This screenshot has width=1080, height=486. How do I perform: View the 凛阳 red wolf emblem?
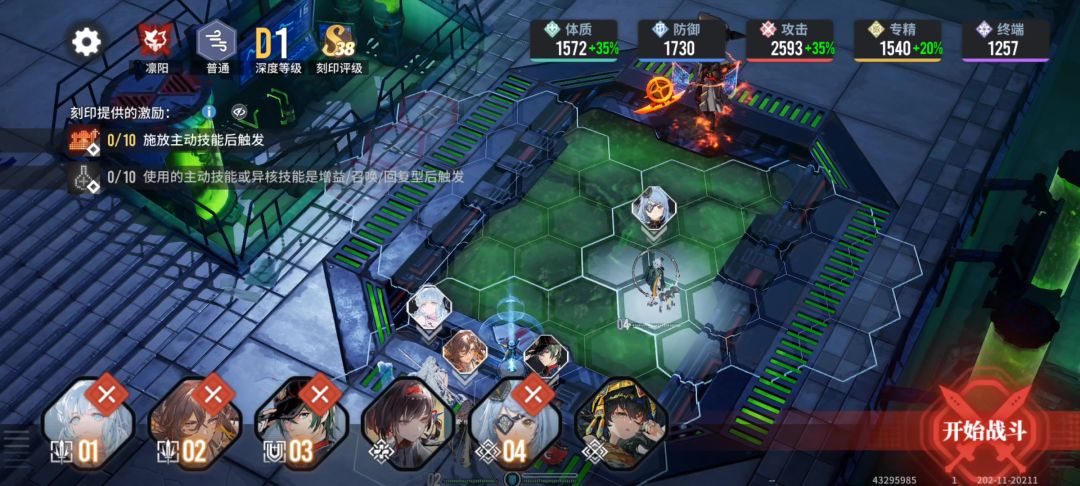157,42
